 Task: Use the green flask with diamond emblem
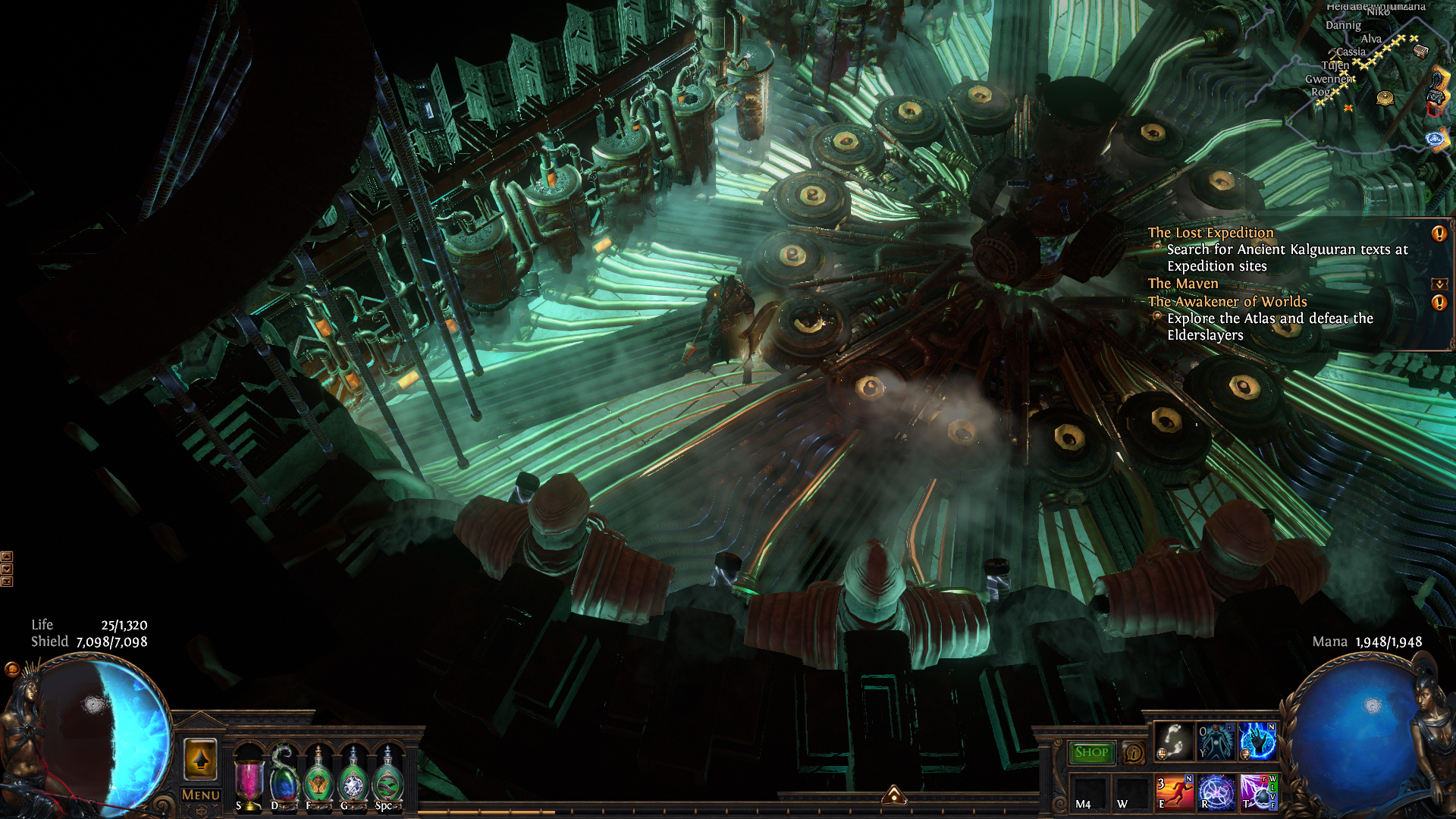point(353,781)
